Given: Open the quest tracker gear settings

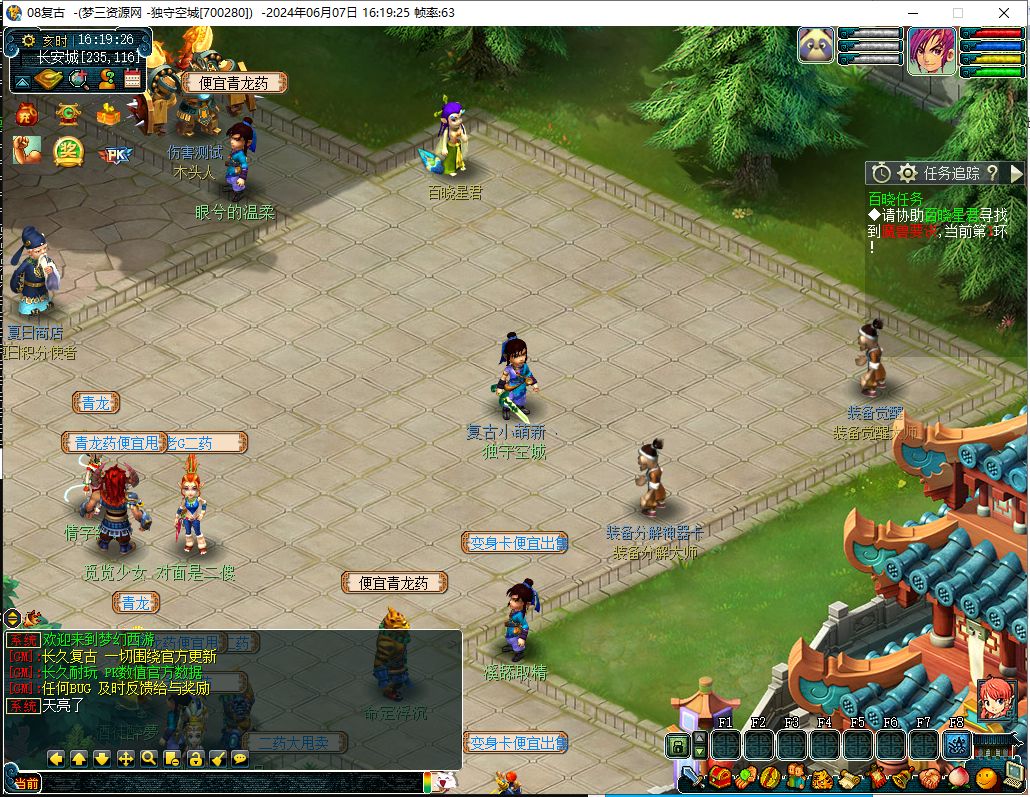Looking at the screenshot, I should (907, 173).
